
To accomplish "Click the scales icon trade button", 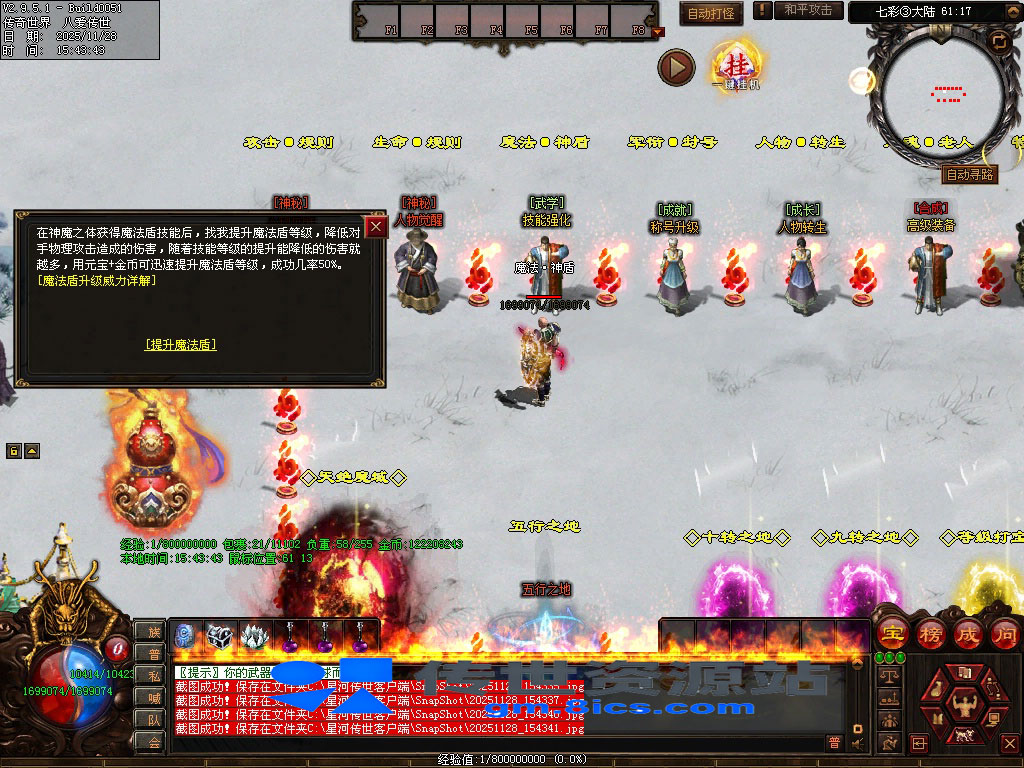I will click(888, 677).
